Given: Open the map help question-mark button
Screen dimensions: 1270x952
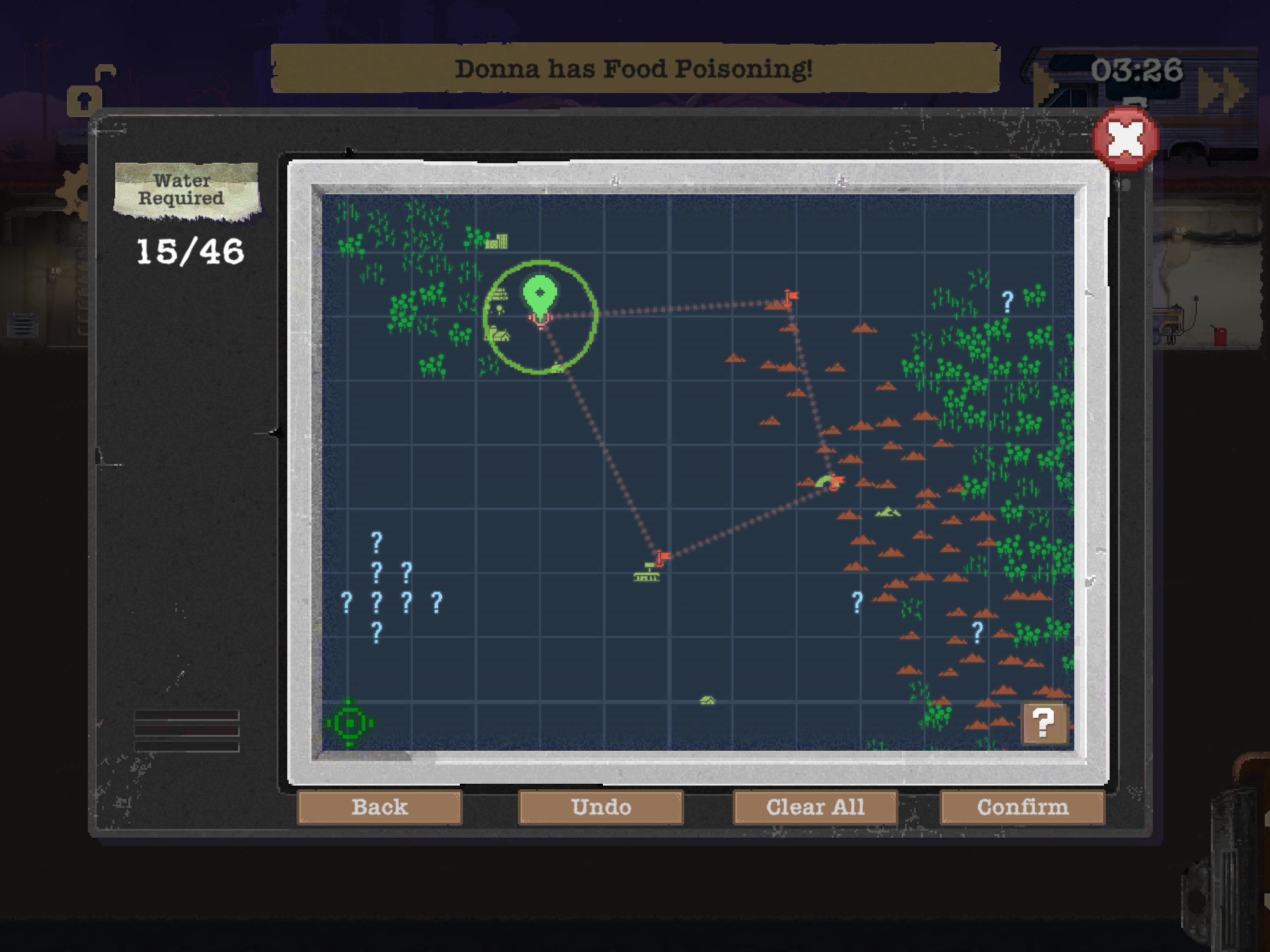Looking at the screenshot, I should 1044,722.
